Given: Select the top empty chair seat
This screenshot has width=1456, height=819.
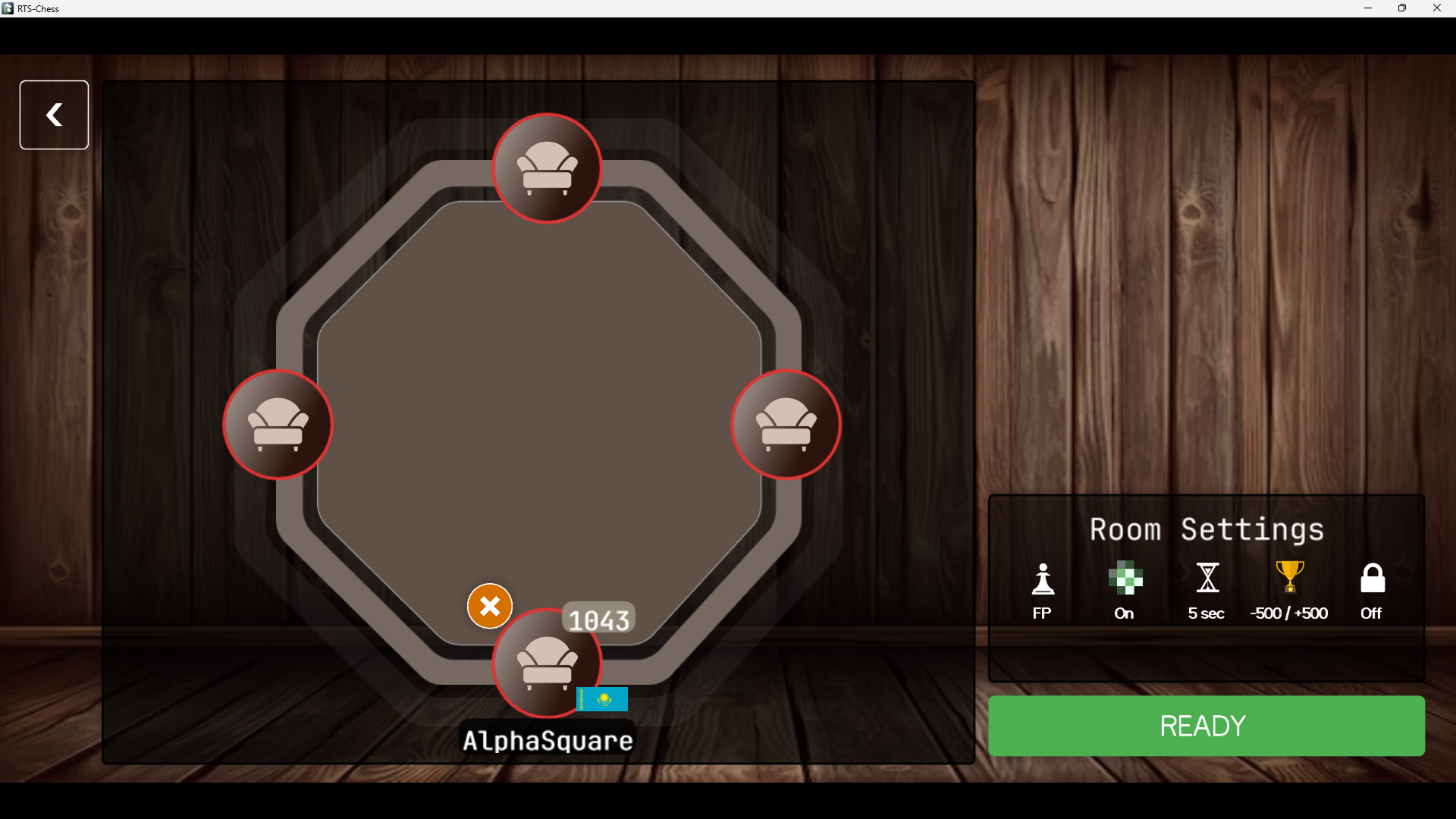Looking at the screenshot, I should coord(548,168).
